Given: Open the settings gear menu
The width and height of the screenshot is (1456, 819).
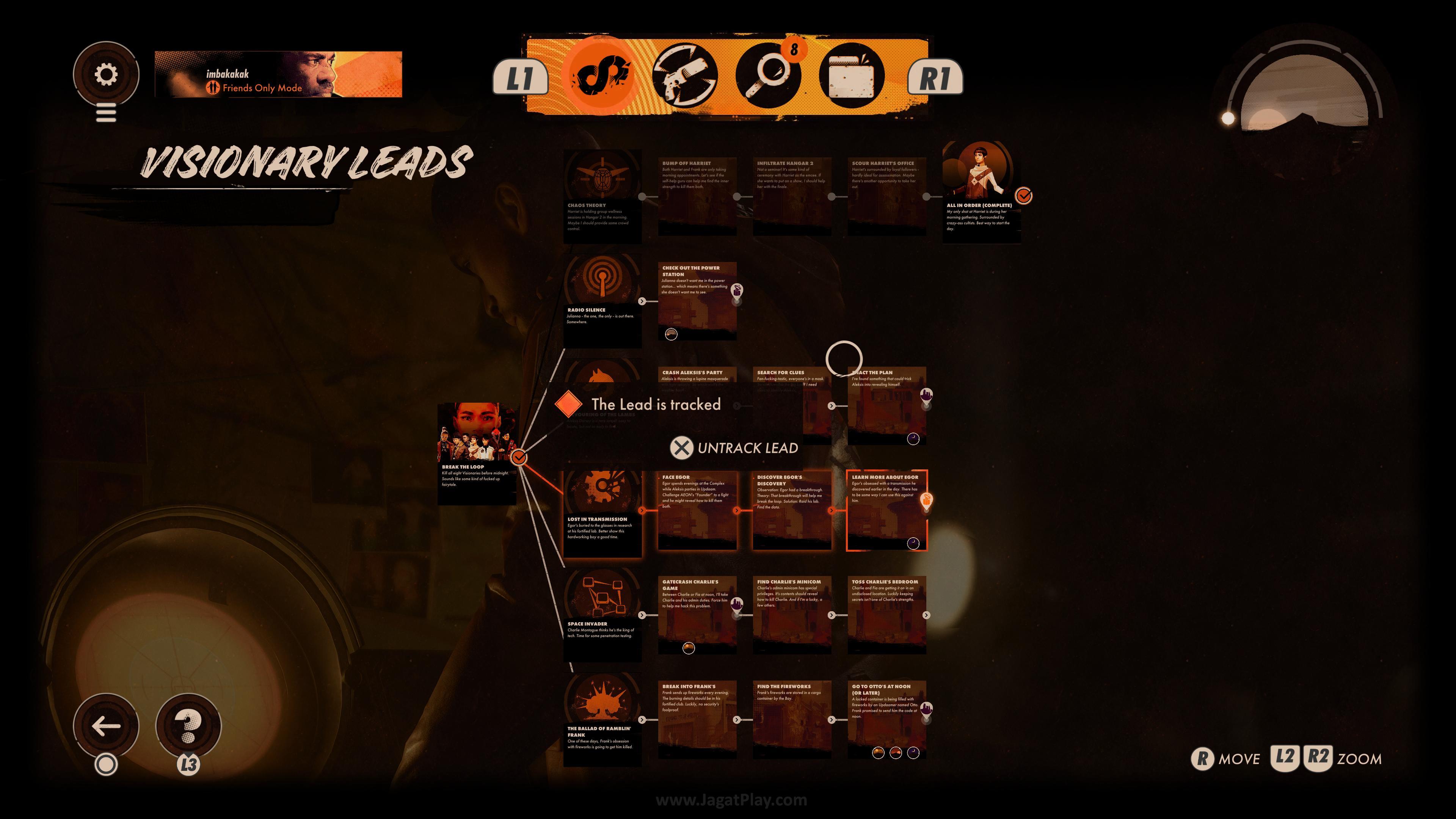Looking at the screenshot, I should pyautogui.click(x=106, y=74).
